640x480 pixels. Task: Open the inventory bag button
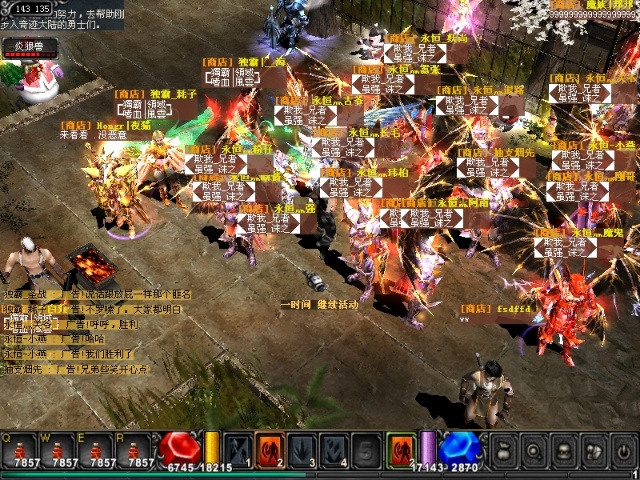pyautogui.click(x=505, y=450)
